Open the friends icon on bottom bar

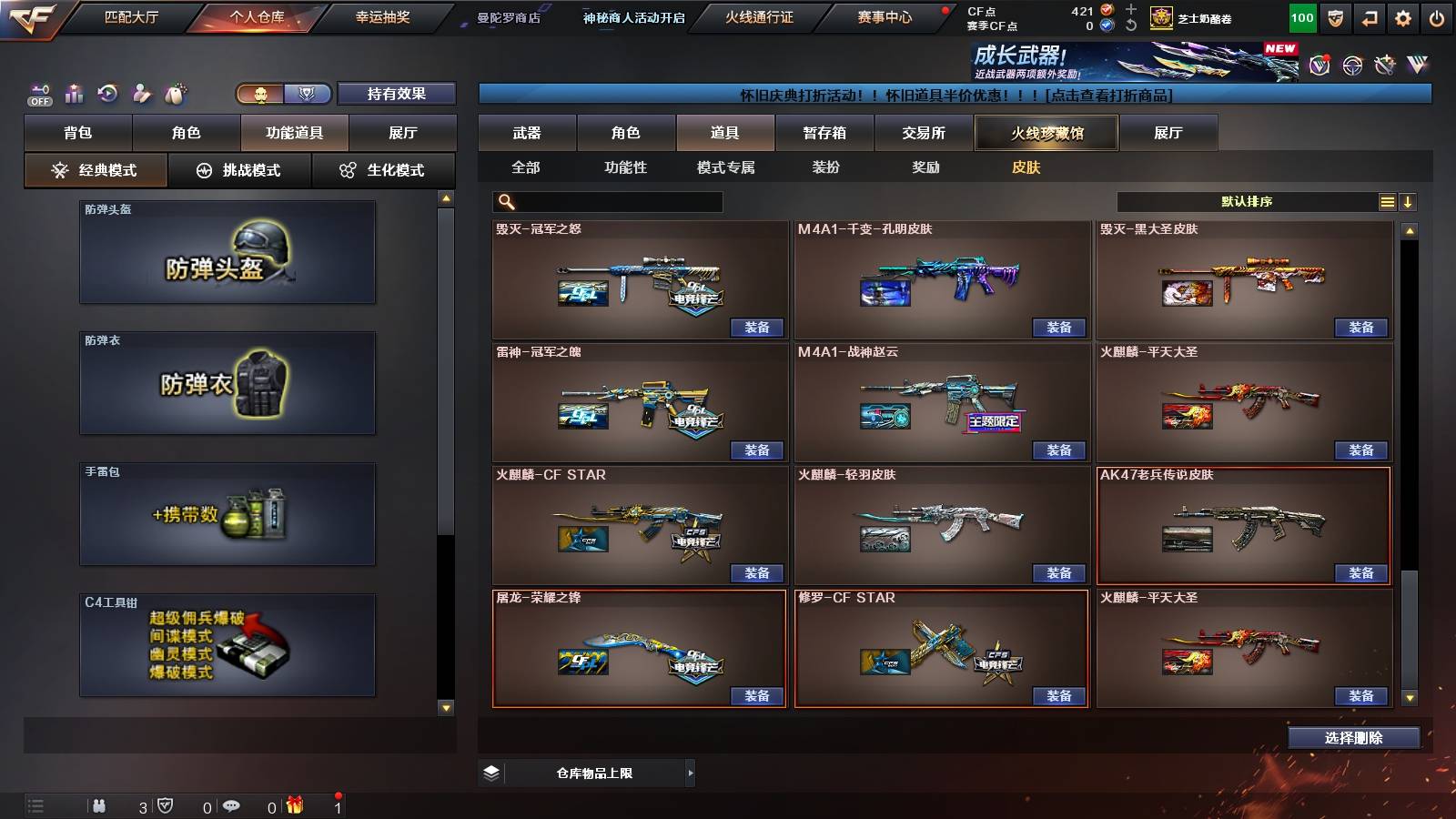[x=100, y=806]
